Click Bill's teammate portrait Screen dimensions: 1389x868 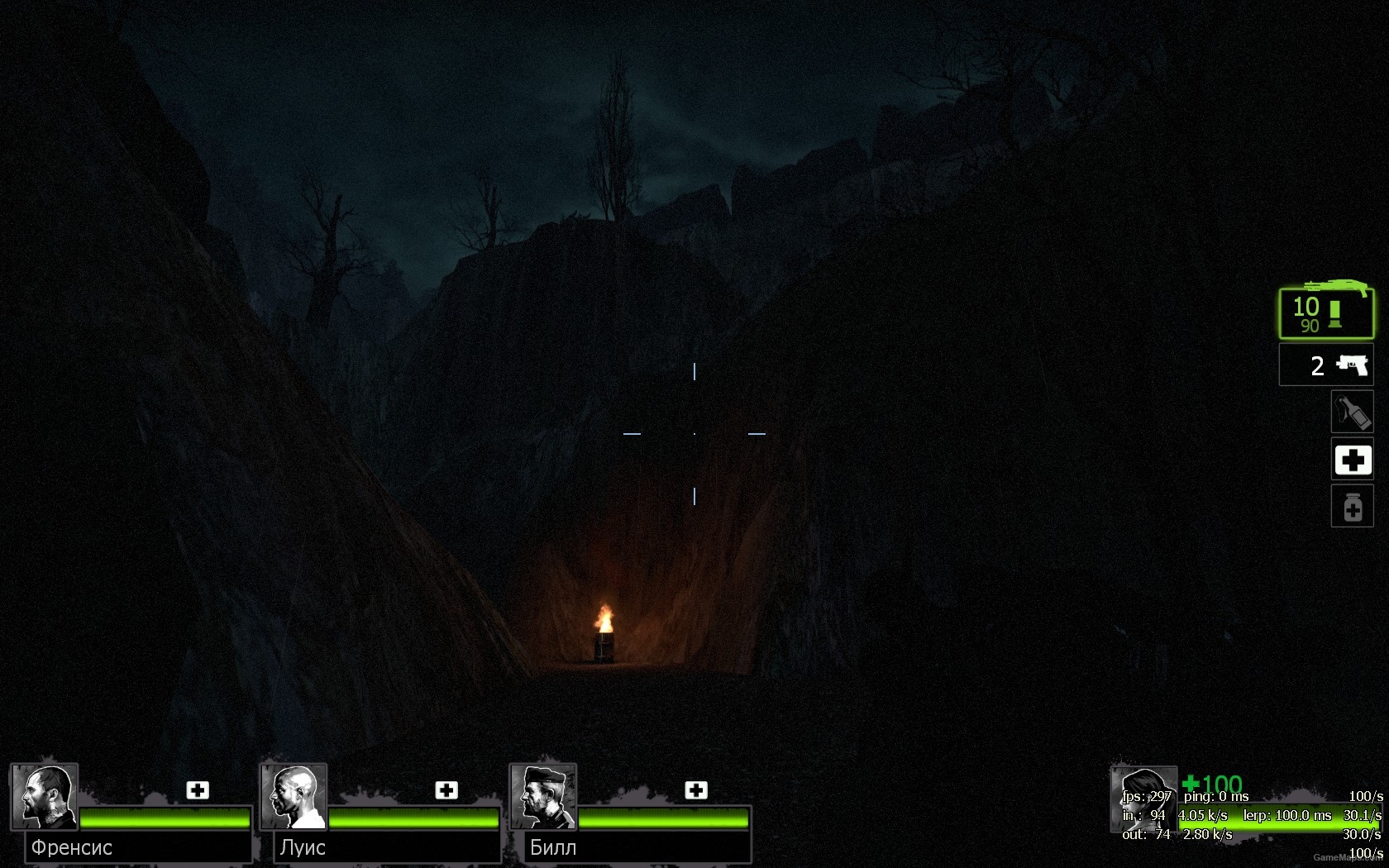click(543, 797)
